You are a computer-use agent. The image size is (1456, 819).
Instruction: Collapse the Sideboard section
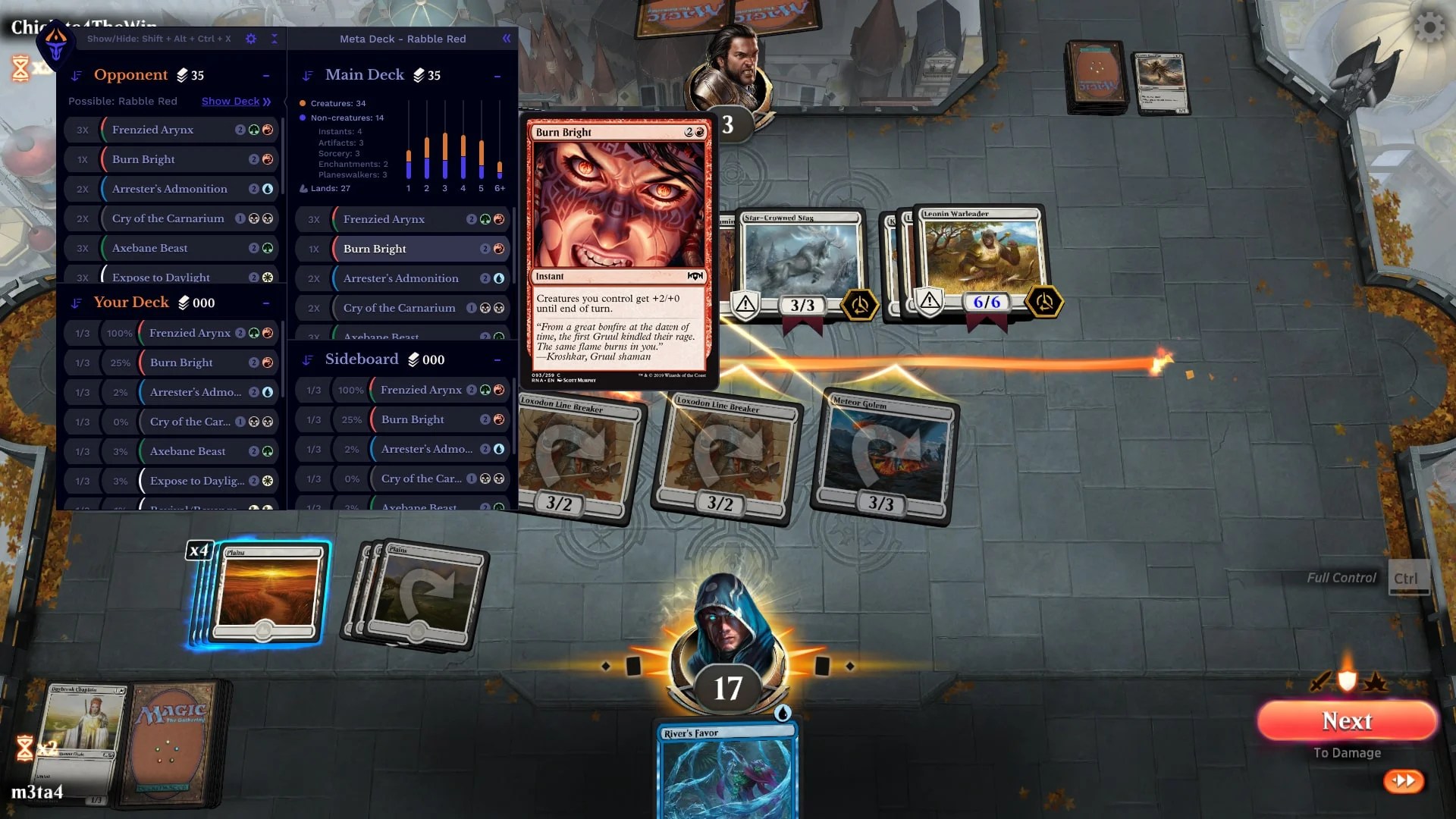pos(497,359)
